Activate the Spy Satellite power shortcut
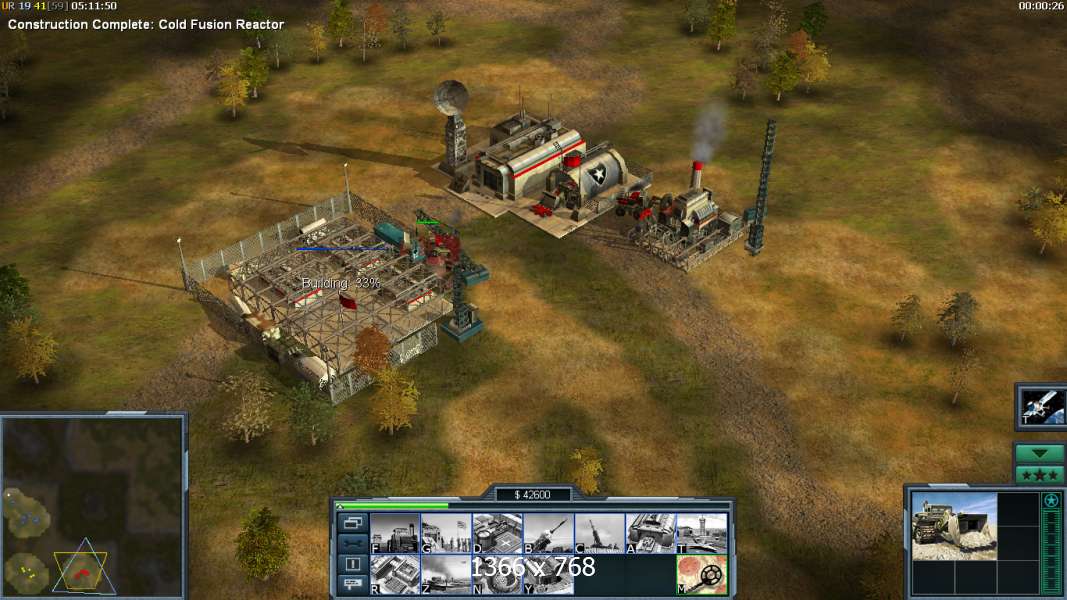The width and height of the screenshot is (1067, 600). tap(1041, 407)
